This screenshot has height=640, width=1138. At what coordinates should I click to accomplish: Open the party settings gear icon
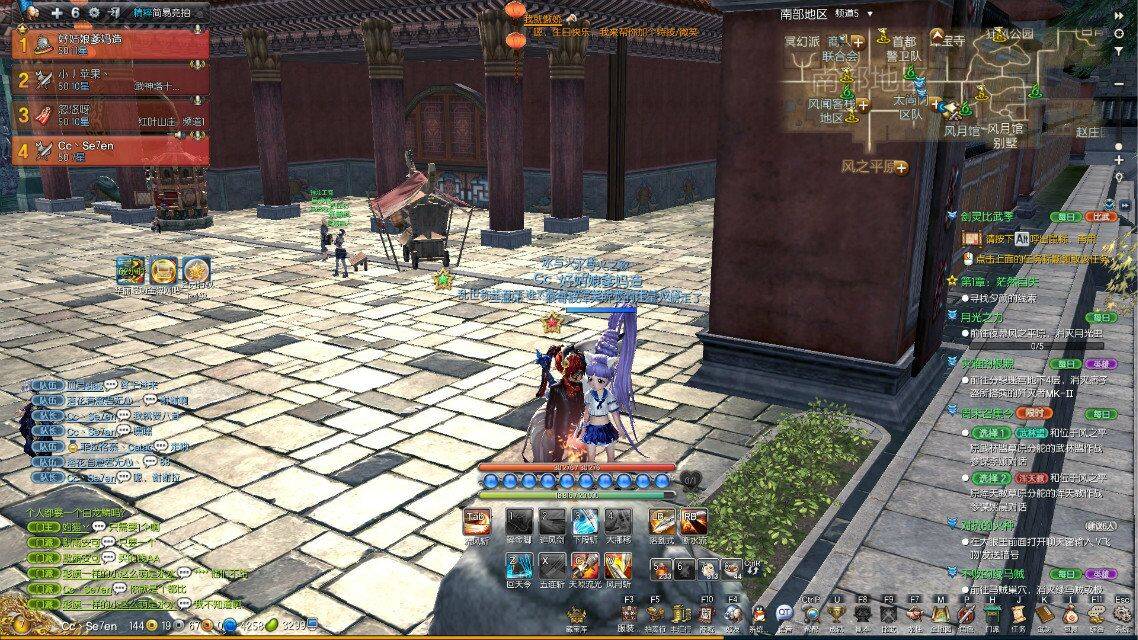(94, 13)
